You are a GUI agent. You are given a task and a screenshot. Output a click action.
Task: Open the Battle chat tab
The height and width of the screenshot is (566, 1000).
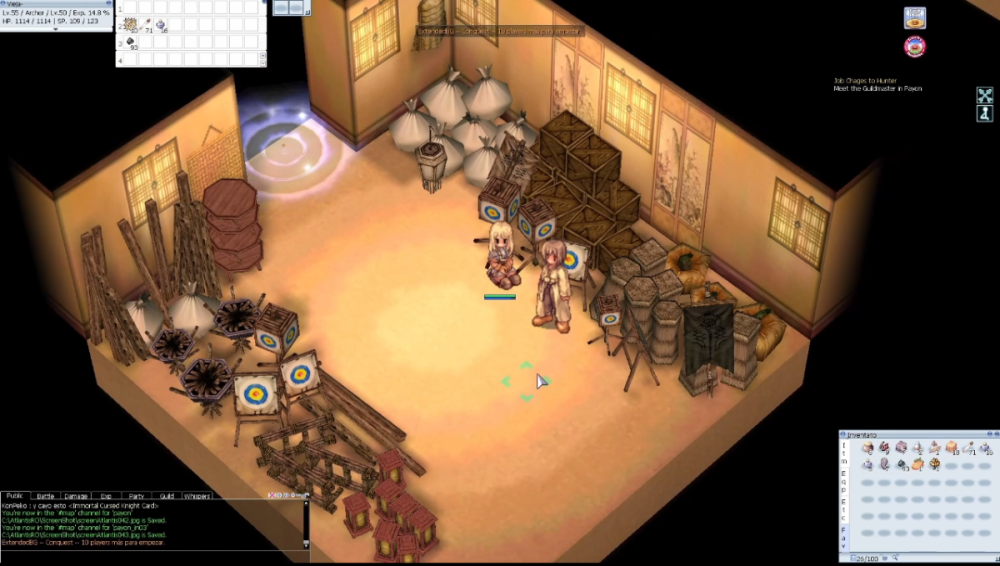pos(46,495)
